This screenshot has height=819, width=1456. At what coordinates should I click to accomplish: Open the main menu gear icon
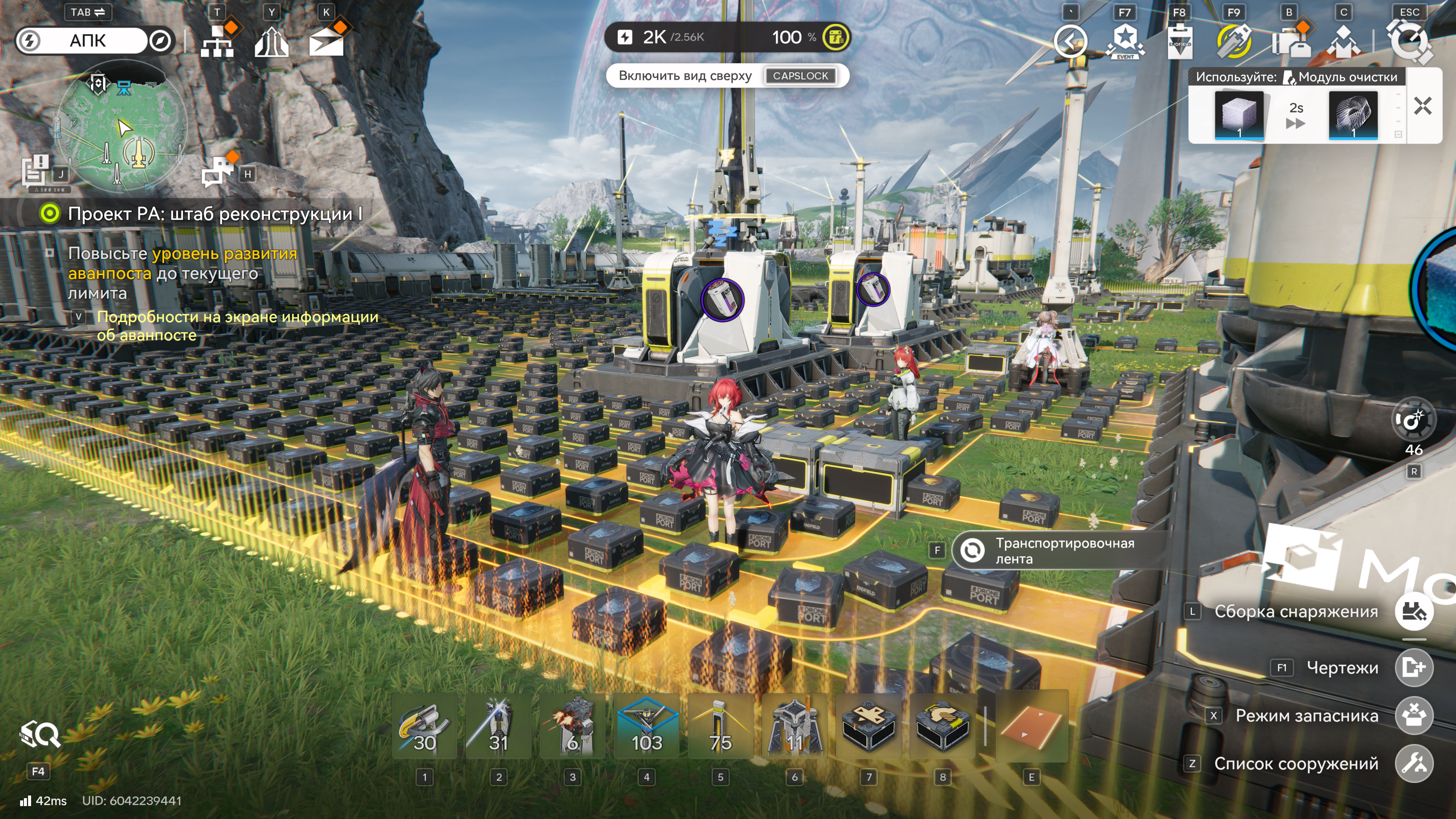(x=1409, y=41)
